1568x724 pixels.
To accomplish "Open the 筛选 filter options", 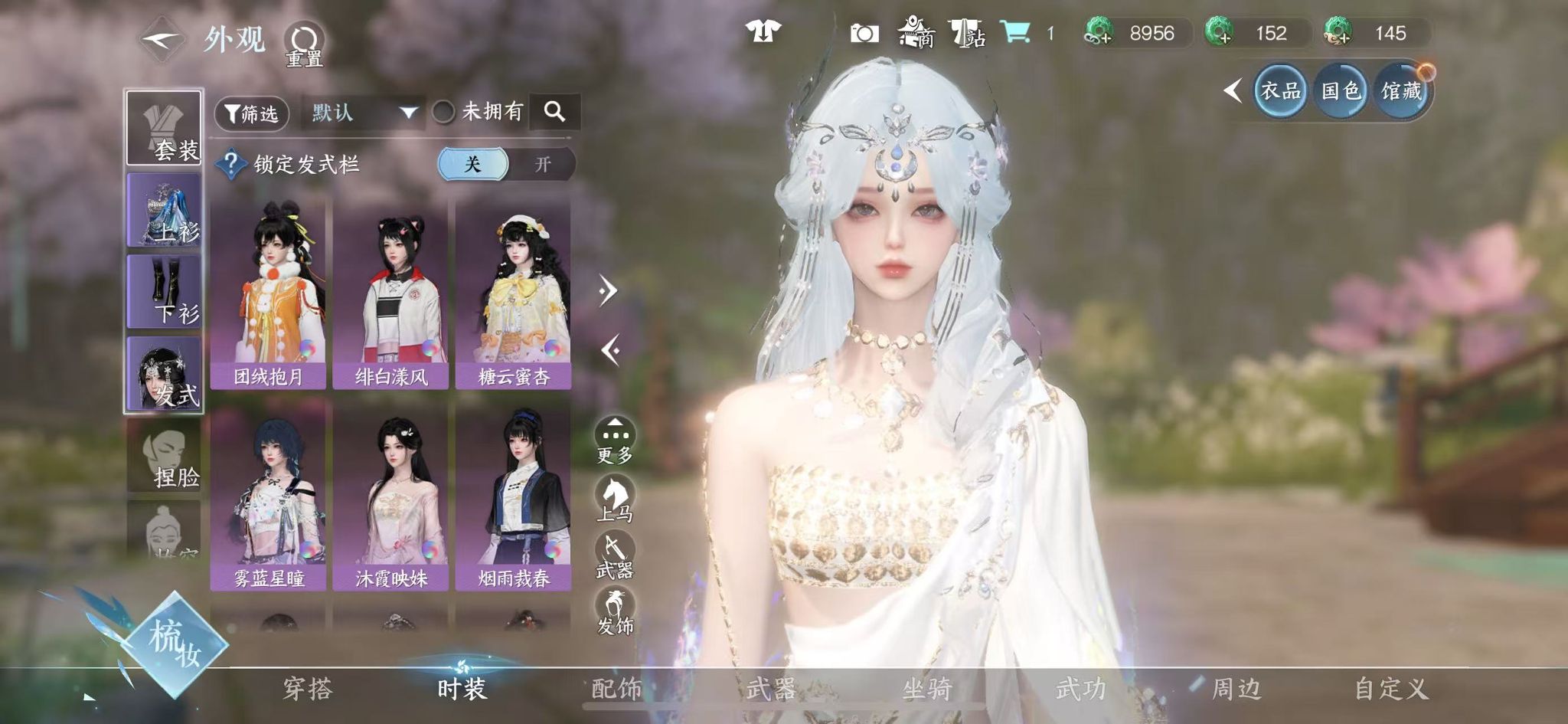I will coord(251,114).
